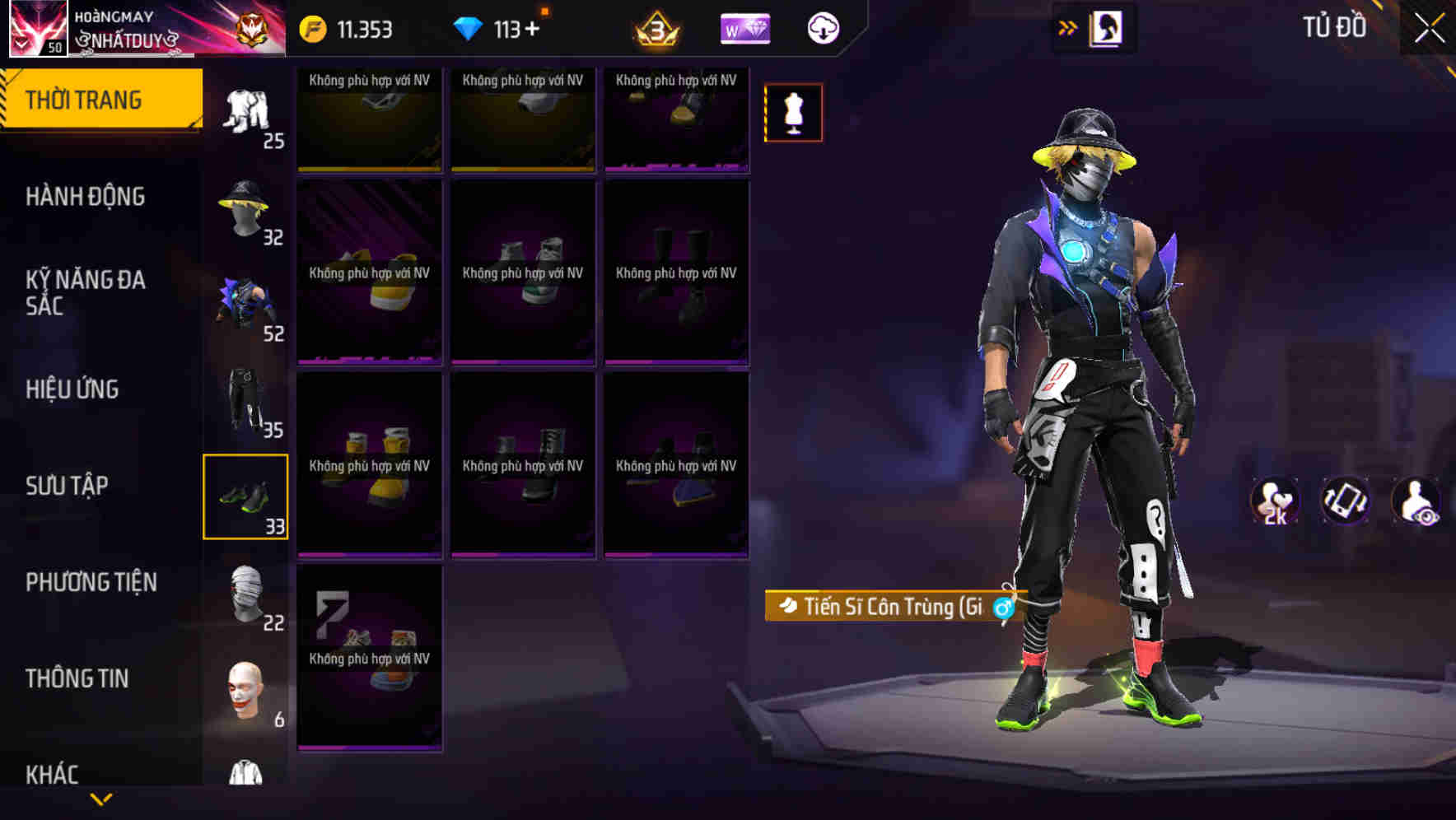Open the weekly membership diamond icon
Image resolution: width=1456 pixels, height=820 pixels.
point(744,27)
